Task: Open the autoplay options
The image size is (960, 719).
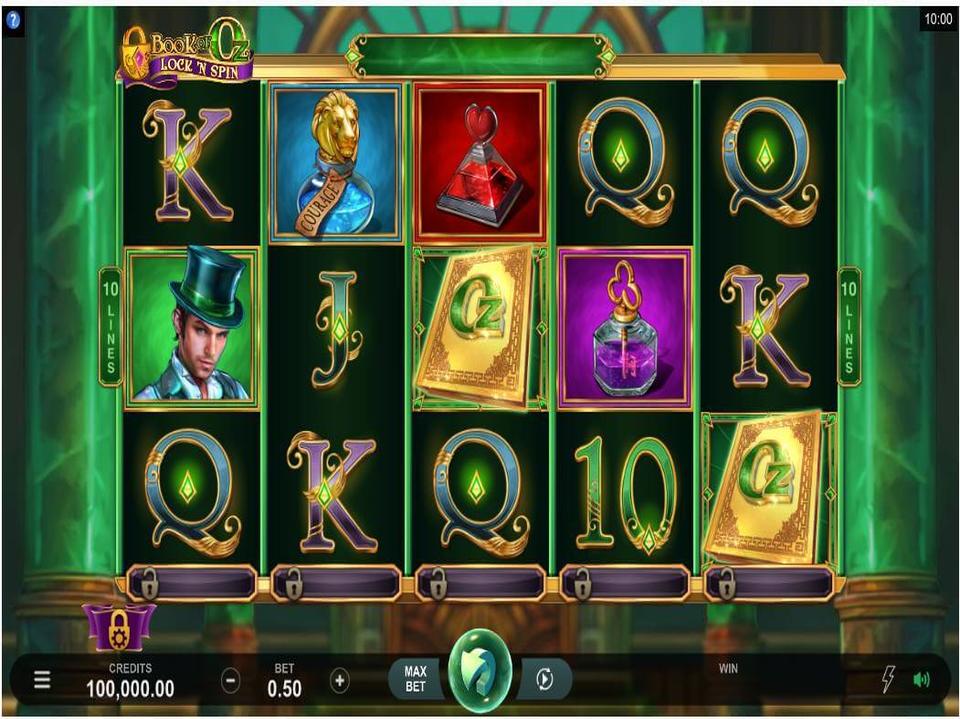Action: (x=544, y=680)
